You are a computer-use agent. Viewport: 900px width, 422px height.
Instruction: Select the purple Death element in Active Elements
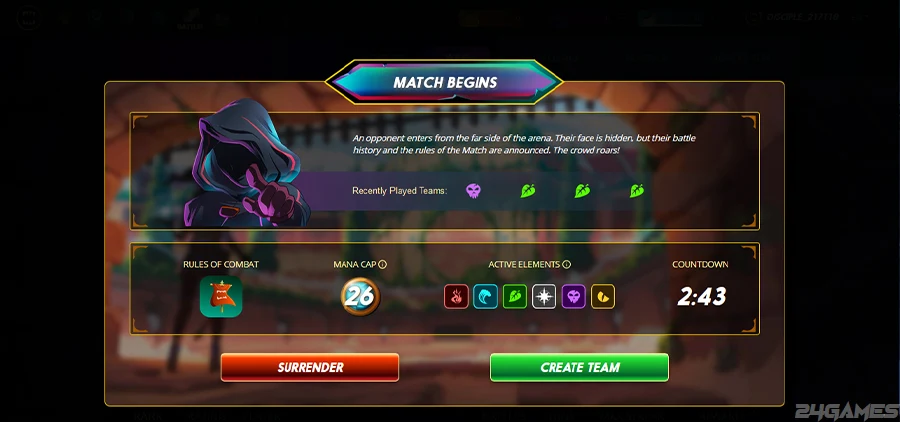[x=573, y=296]
